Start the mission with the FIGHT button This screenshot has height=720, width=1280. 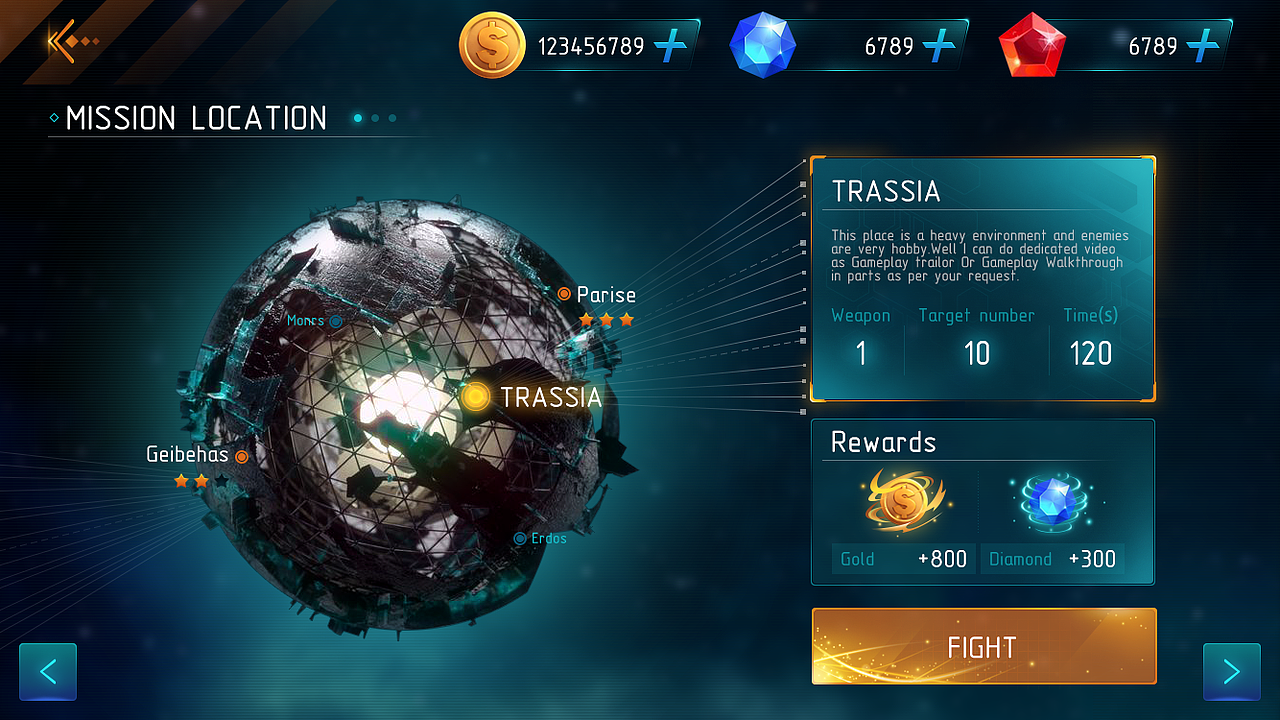983,647
